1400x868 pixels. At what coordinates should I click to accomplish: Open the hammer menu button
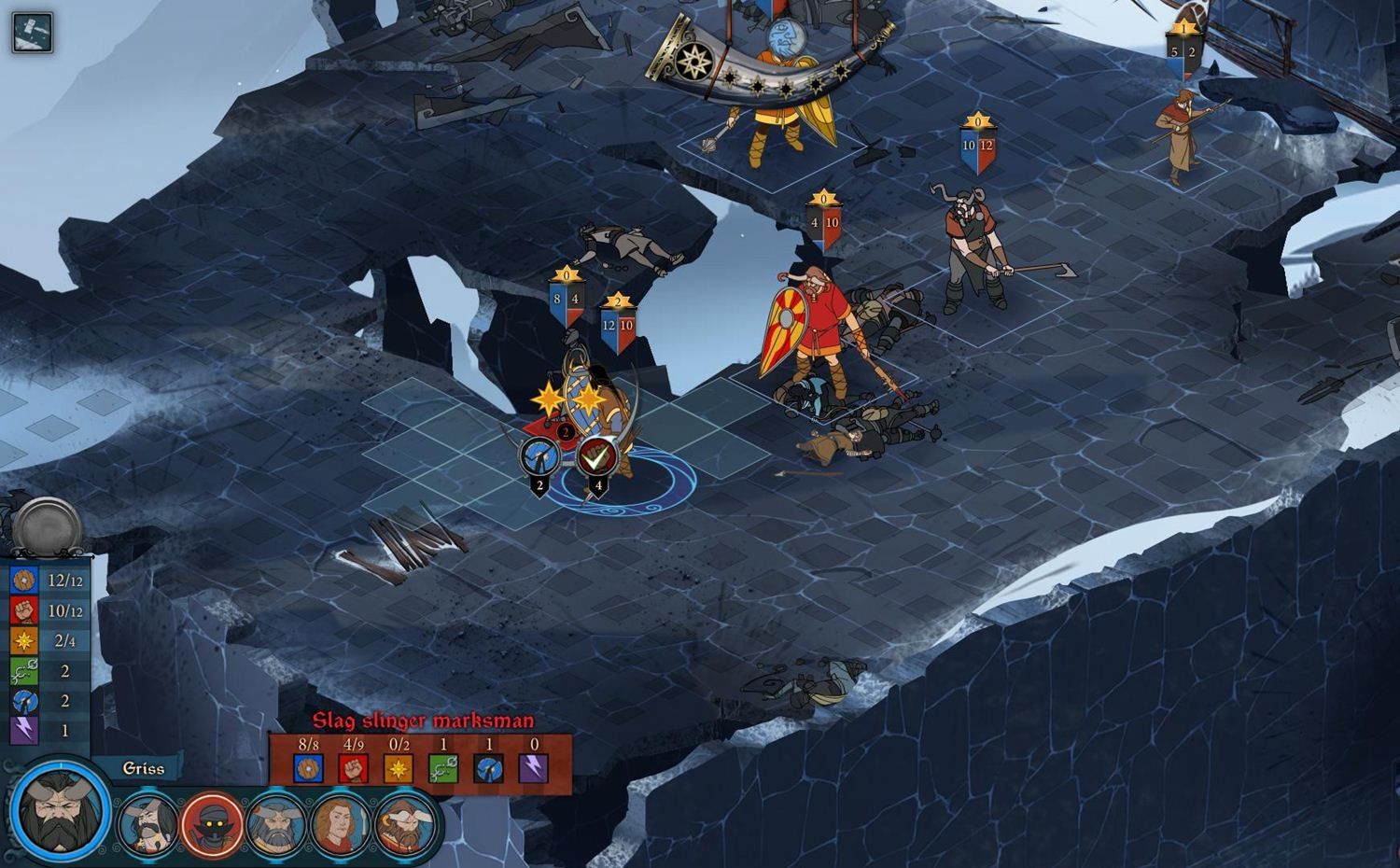(x=33, y=33)
